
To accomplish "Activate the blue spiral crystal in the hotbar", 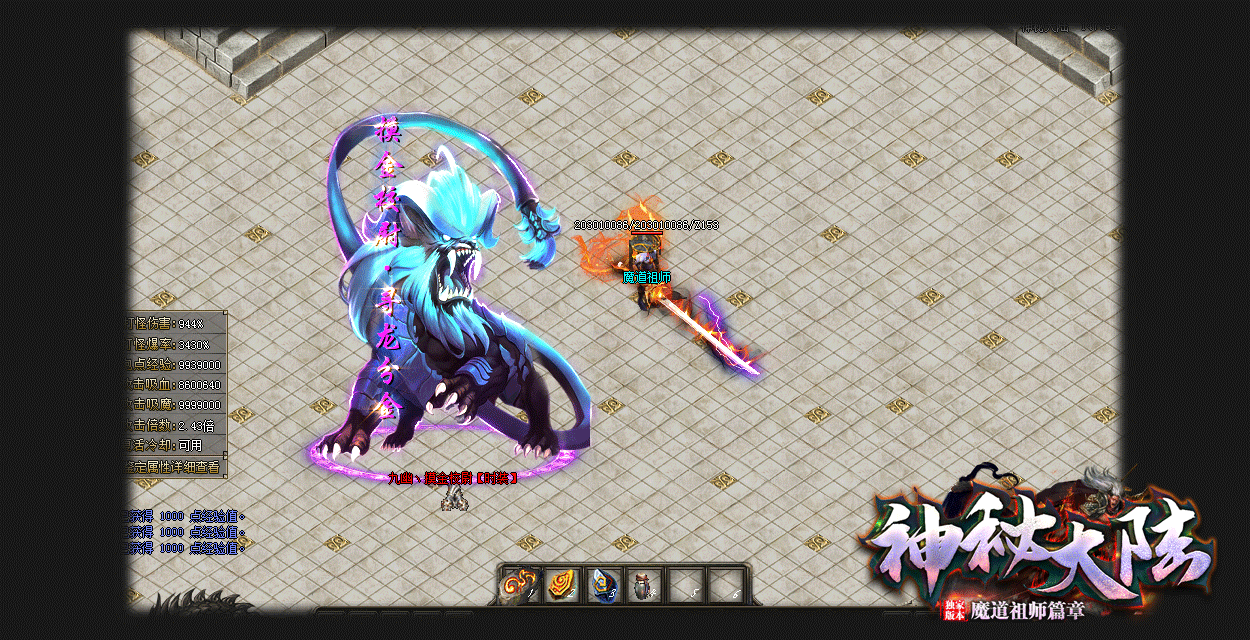I will 602,586.
